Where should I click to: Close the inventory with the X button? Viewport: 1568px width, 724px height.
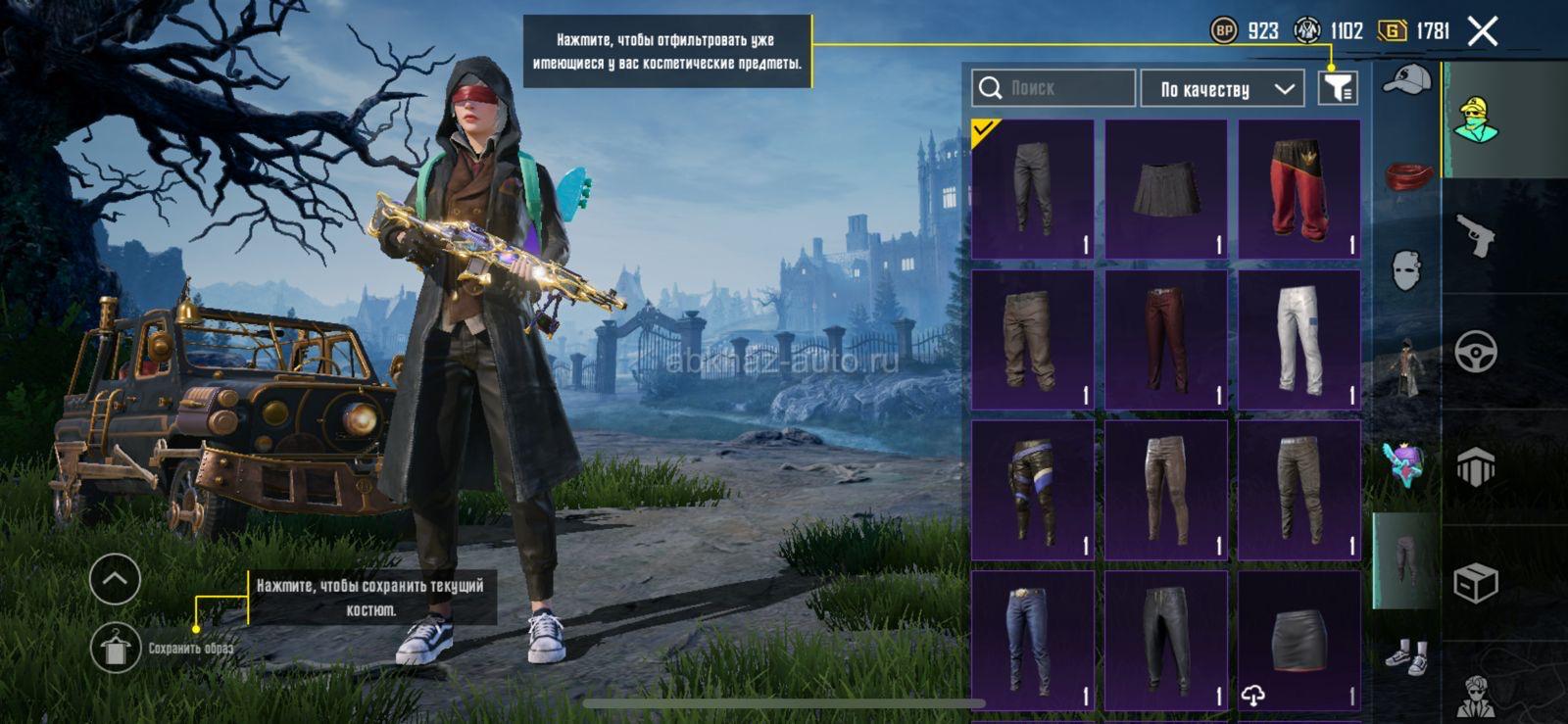pyautogui.click(x=1483, y=31)
